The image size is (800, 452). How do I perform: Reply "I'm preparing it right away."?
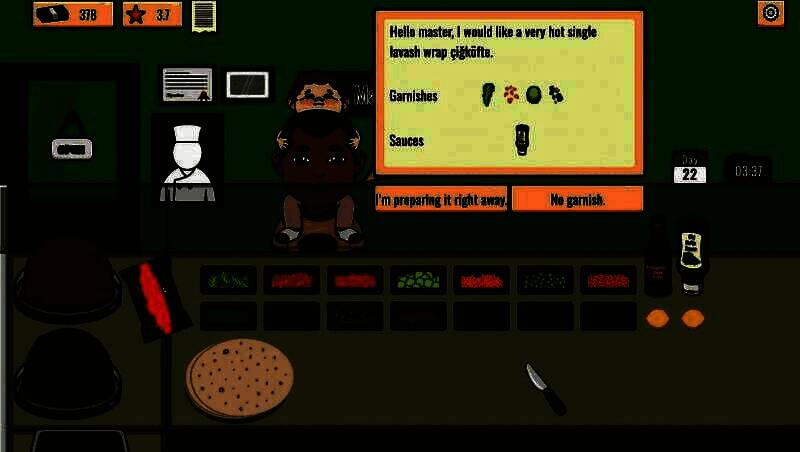441,199
